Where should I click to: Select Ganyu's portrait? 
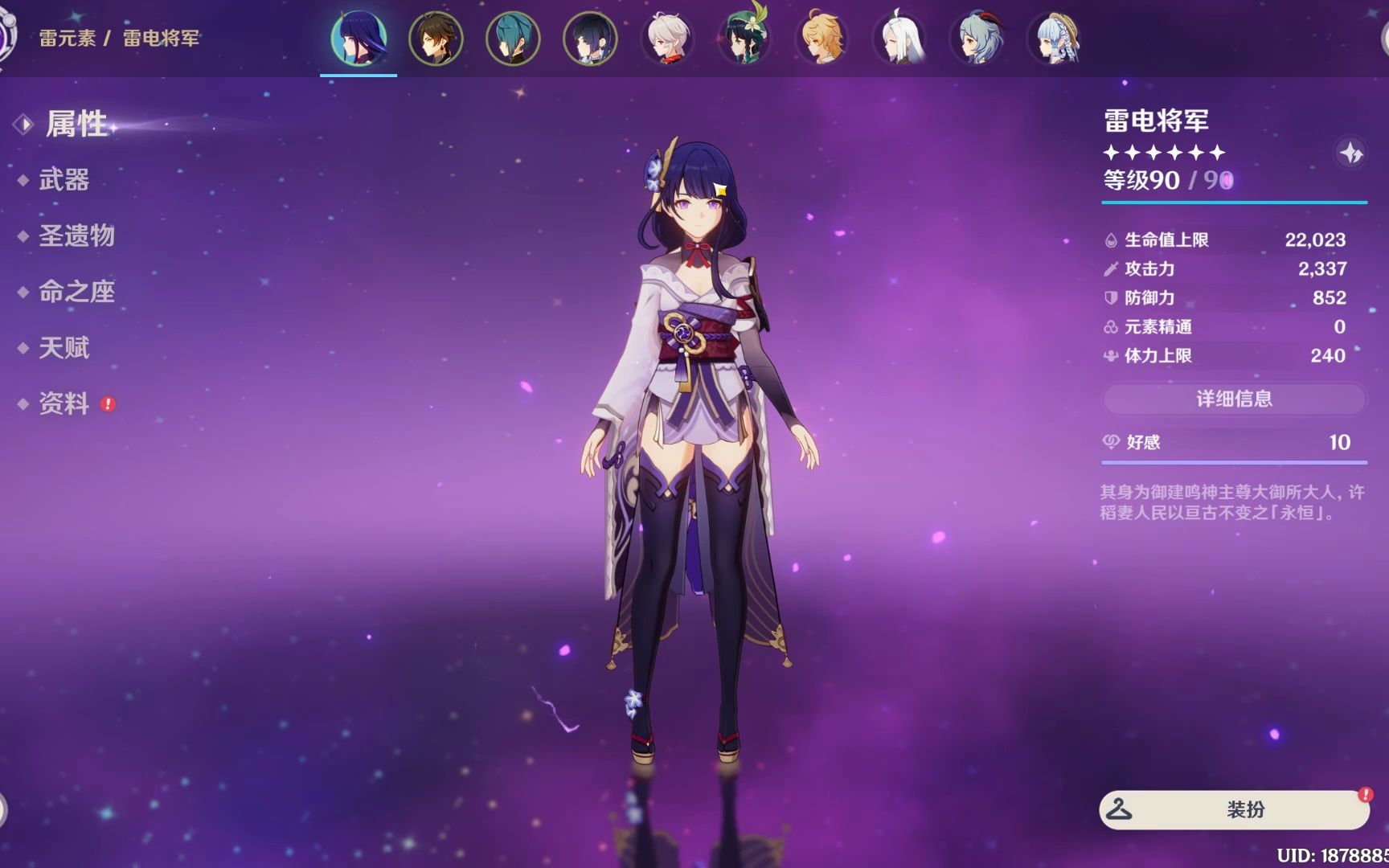click(x=976, y=38)
